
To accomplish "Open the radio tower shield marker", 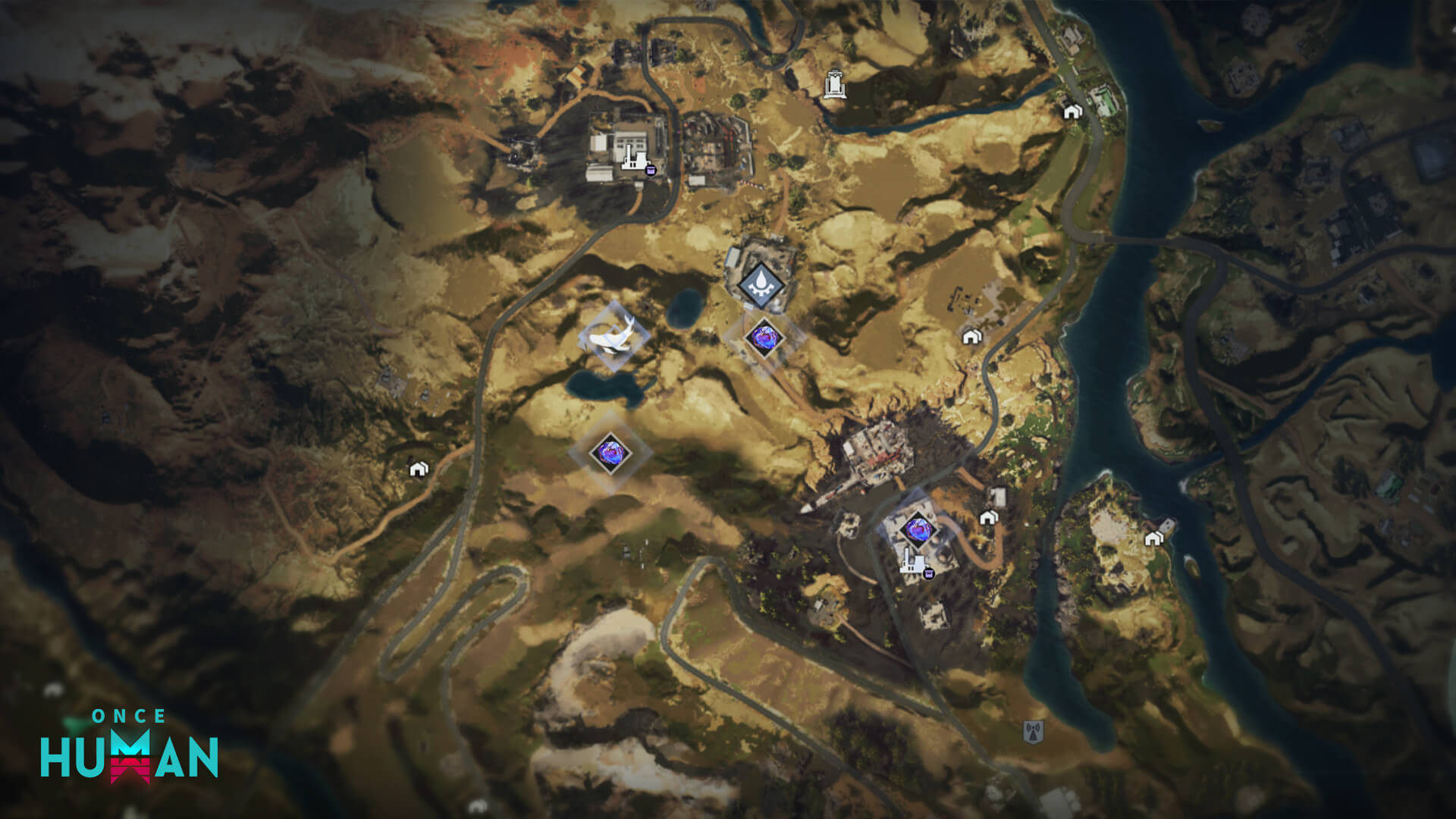I will click(1033, 732).
